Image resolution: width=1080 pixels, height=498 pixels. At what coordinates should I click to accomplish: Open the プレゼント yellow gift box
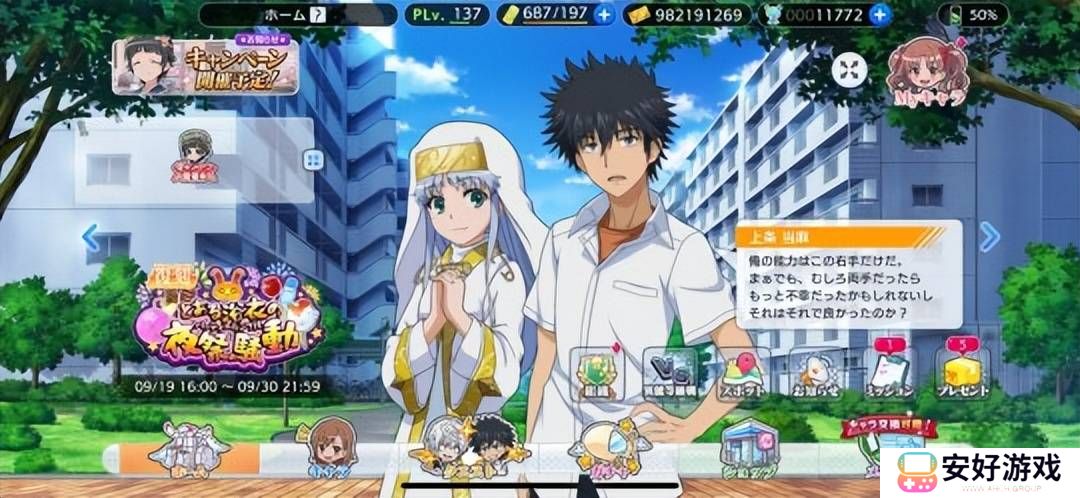click(x=962, y=372)
